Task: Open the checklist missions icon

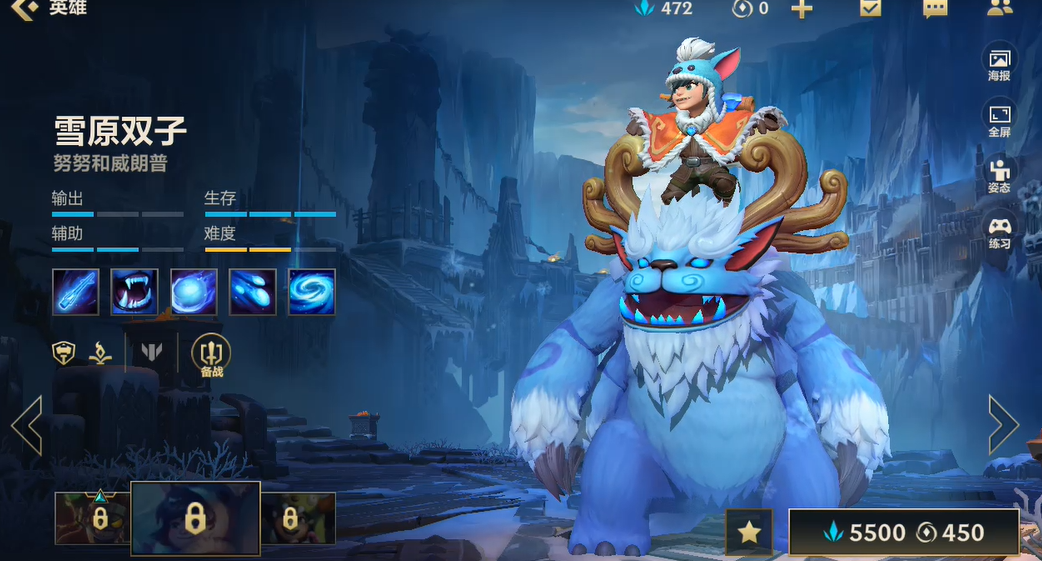Action: pyautogui.click(x=870, y=8)
